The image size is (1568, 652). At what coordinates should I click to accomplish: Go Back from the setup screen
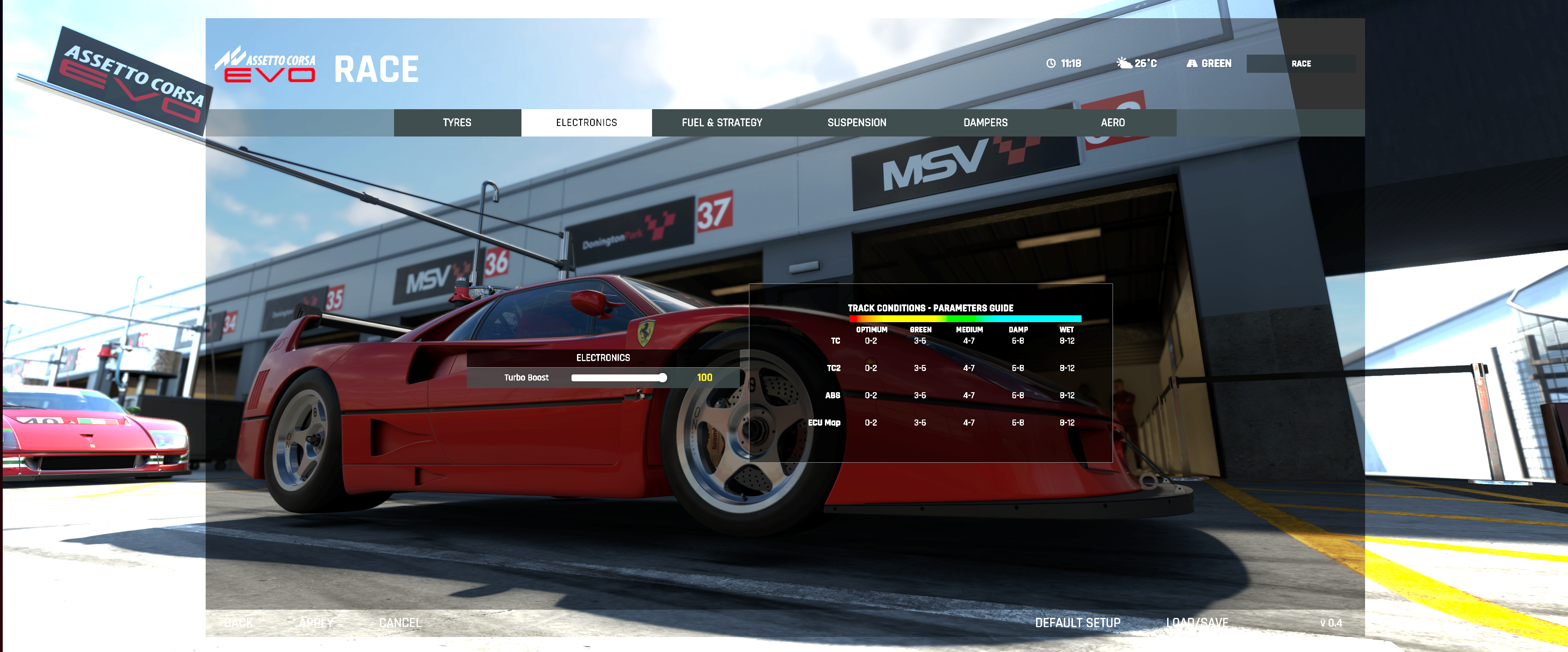coord(238,623)
